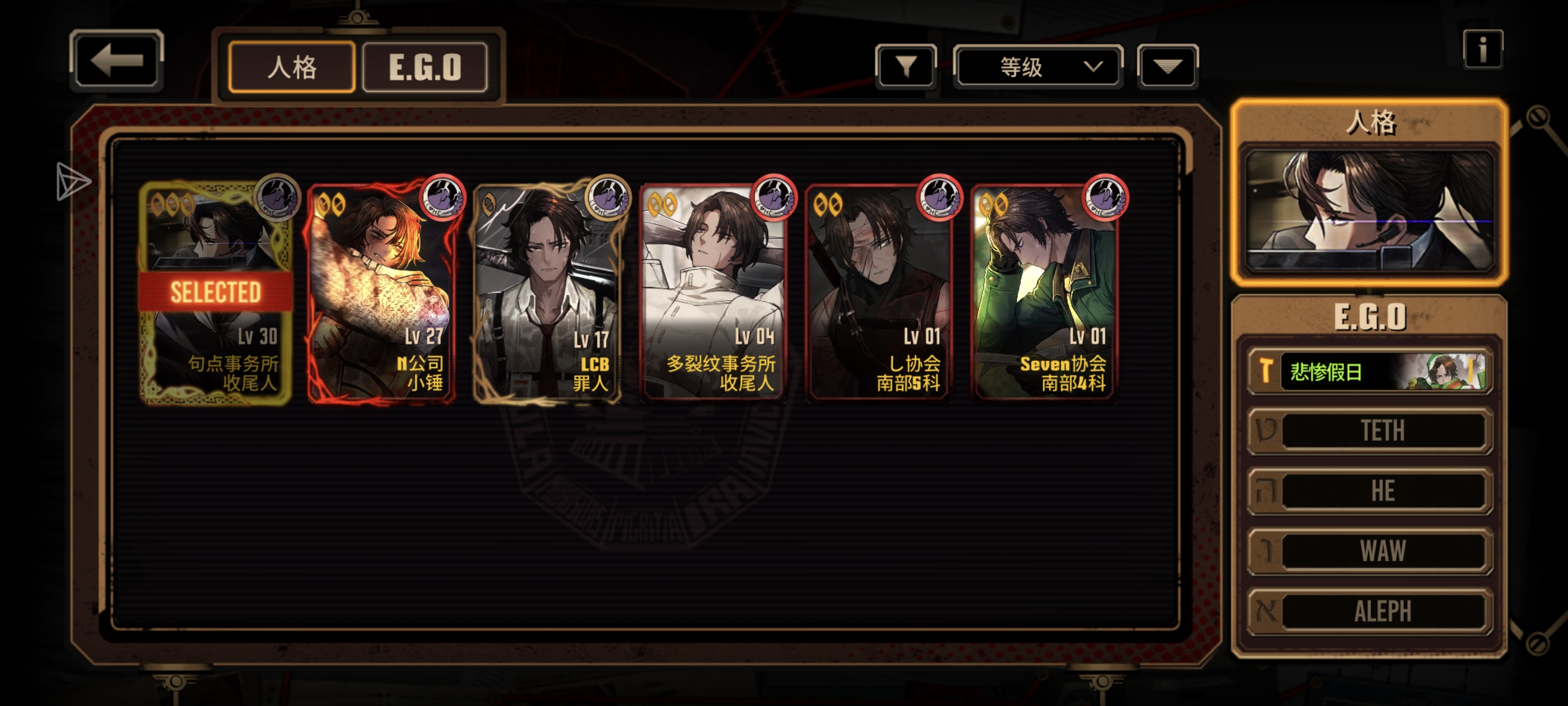The width and height of the screenshot is (1568, 706).
Task: Select the HE E.G.O slot
Action: pyautogui.click(x=1370, y=490)
